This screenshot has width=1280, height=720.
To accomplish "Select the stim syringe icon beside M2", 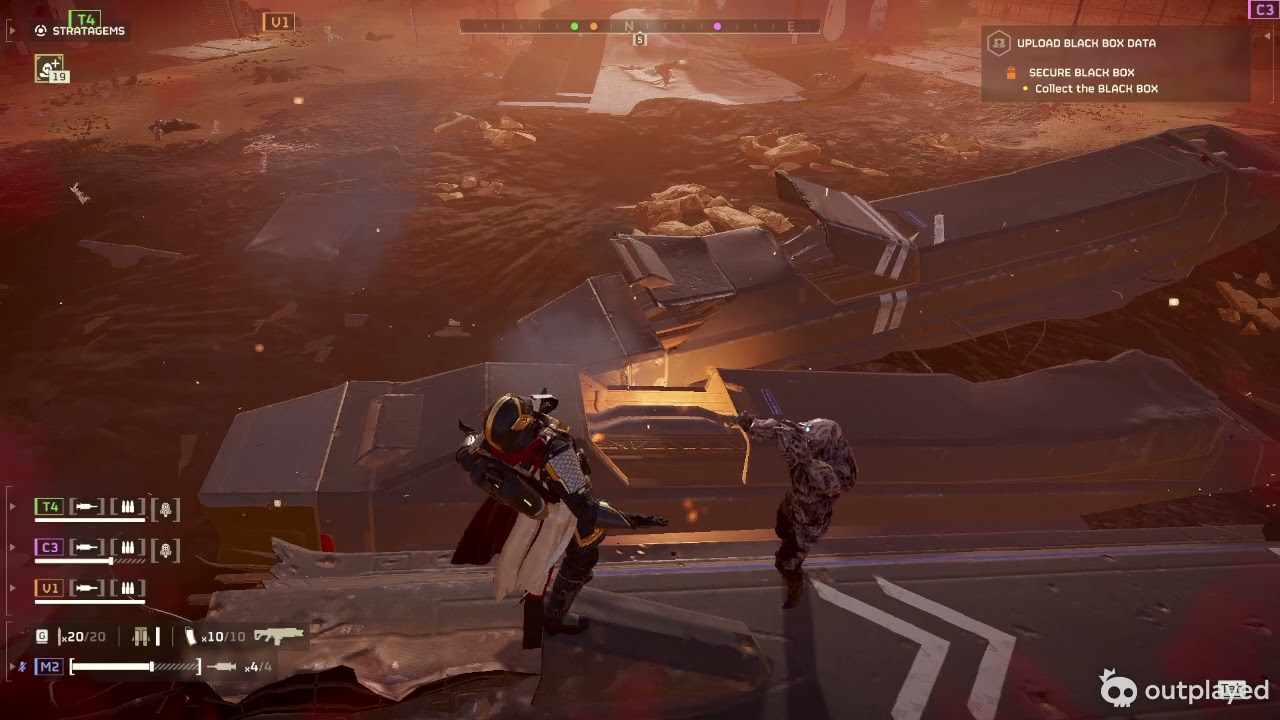I will (222, 666).
